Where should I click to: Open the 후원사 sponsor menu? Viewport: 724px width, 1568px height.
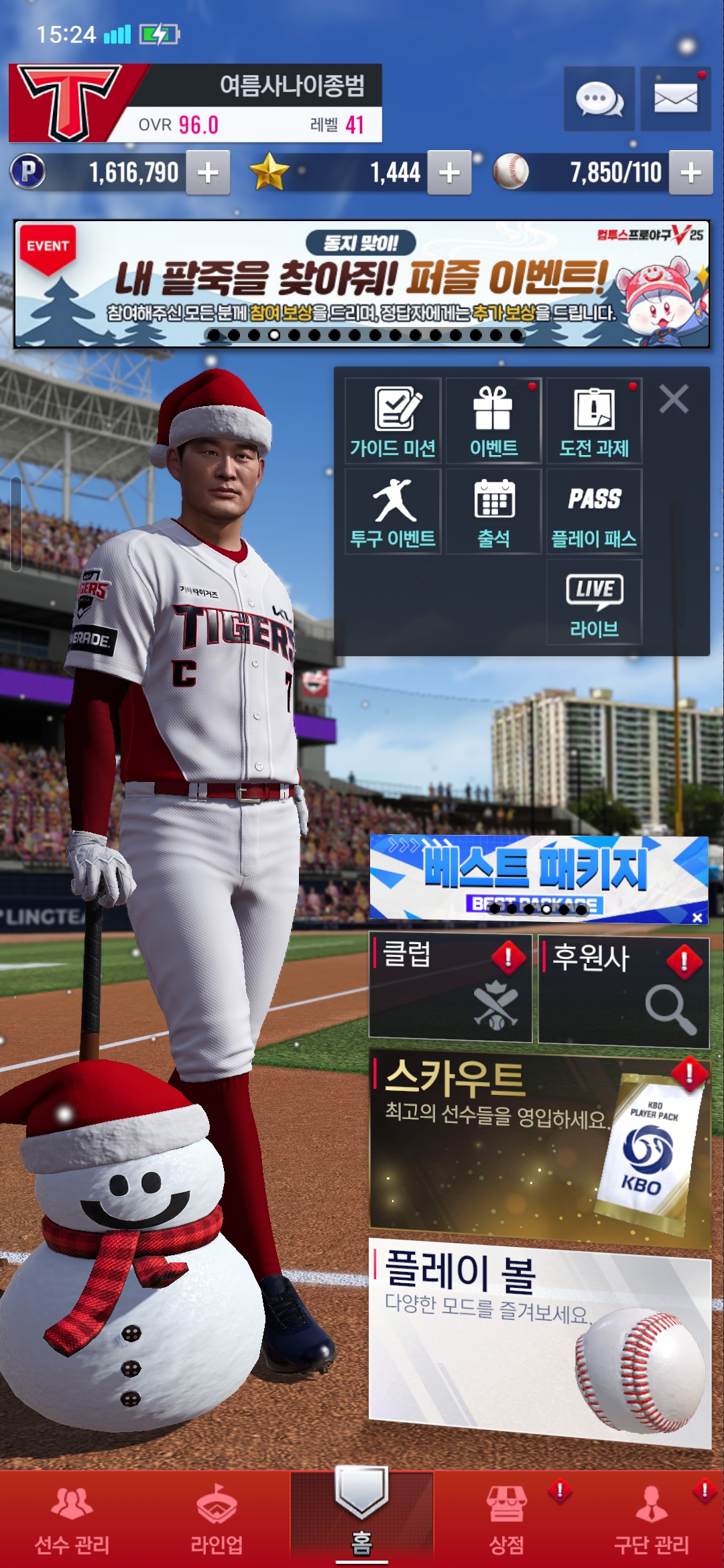(623, 990)
